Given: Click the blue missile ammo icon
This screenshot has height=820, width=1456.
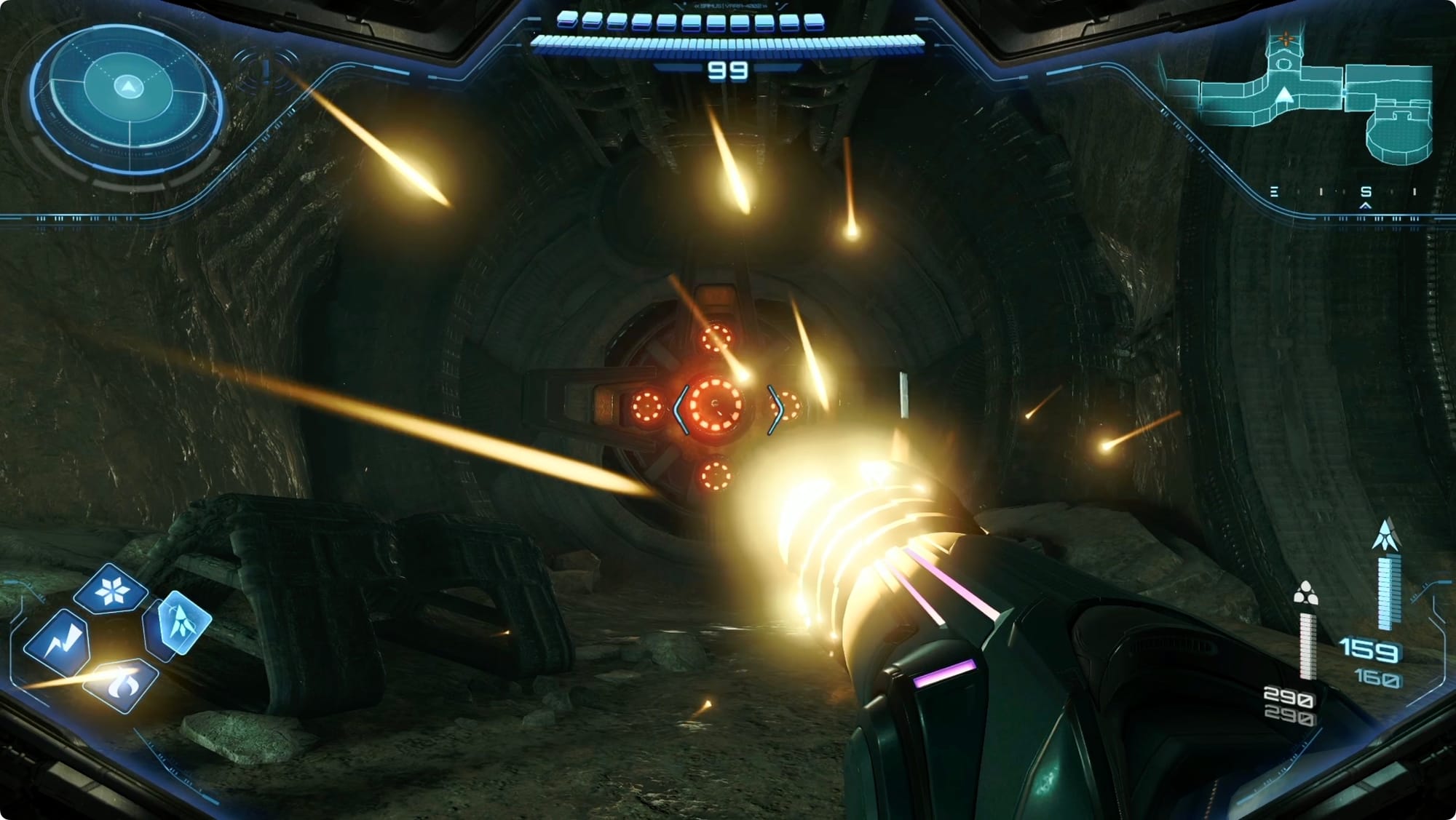Looking at the screenshot, I should (1385, 535).
